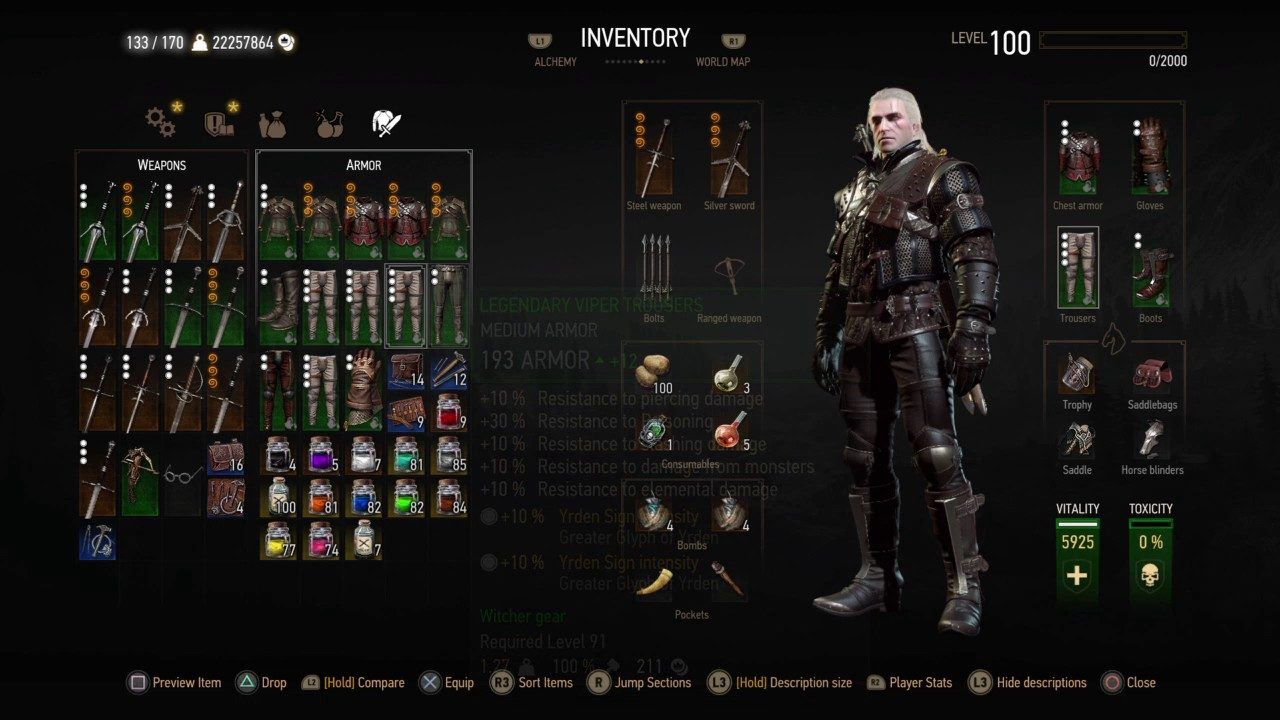Select the helmet and sword equipment tab
This screenshot has height=720, width=1280.
386,123
